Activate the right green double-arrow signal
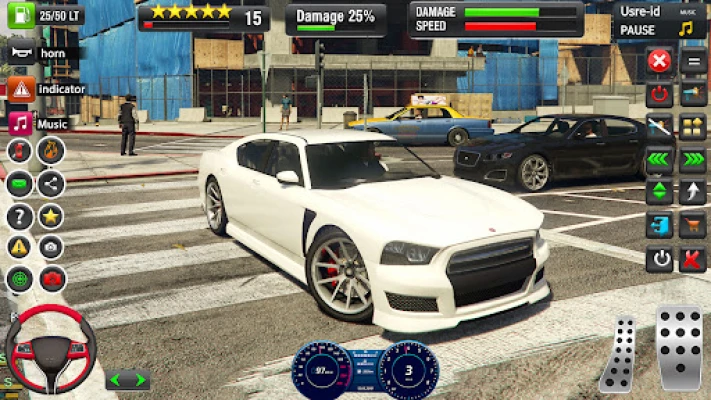Image resolution: width=711 pixels, height=400 pixels. tap(692, 159)
